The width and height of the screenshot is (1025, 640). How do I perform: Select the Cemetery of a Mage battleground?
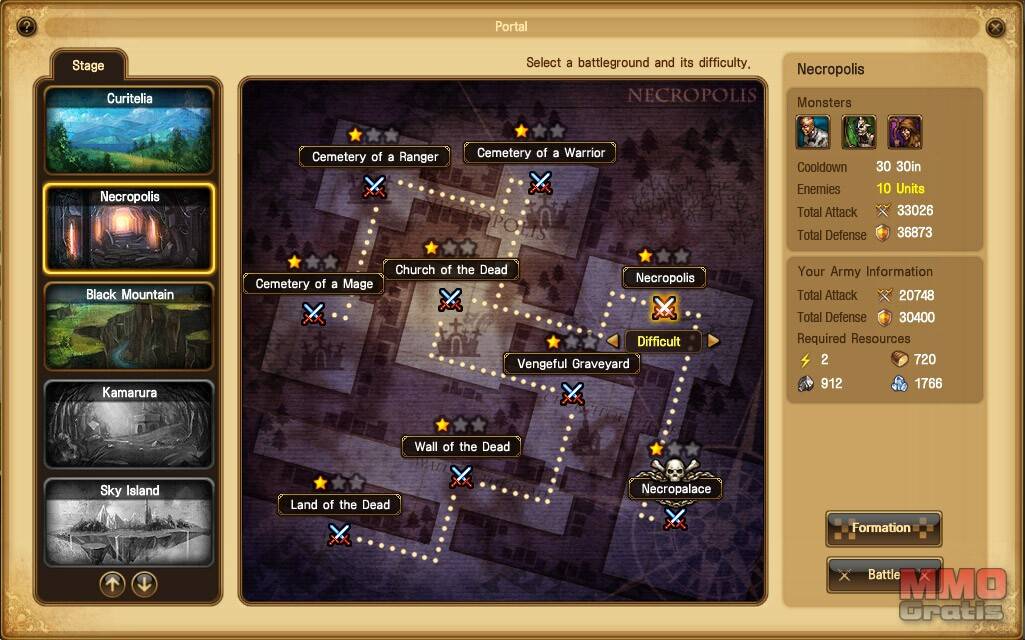pyautogui.click(x=314, y=313)
